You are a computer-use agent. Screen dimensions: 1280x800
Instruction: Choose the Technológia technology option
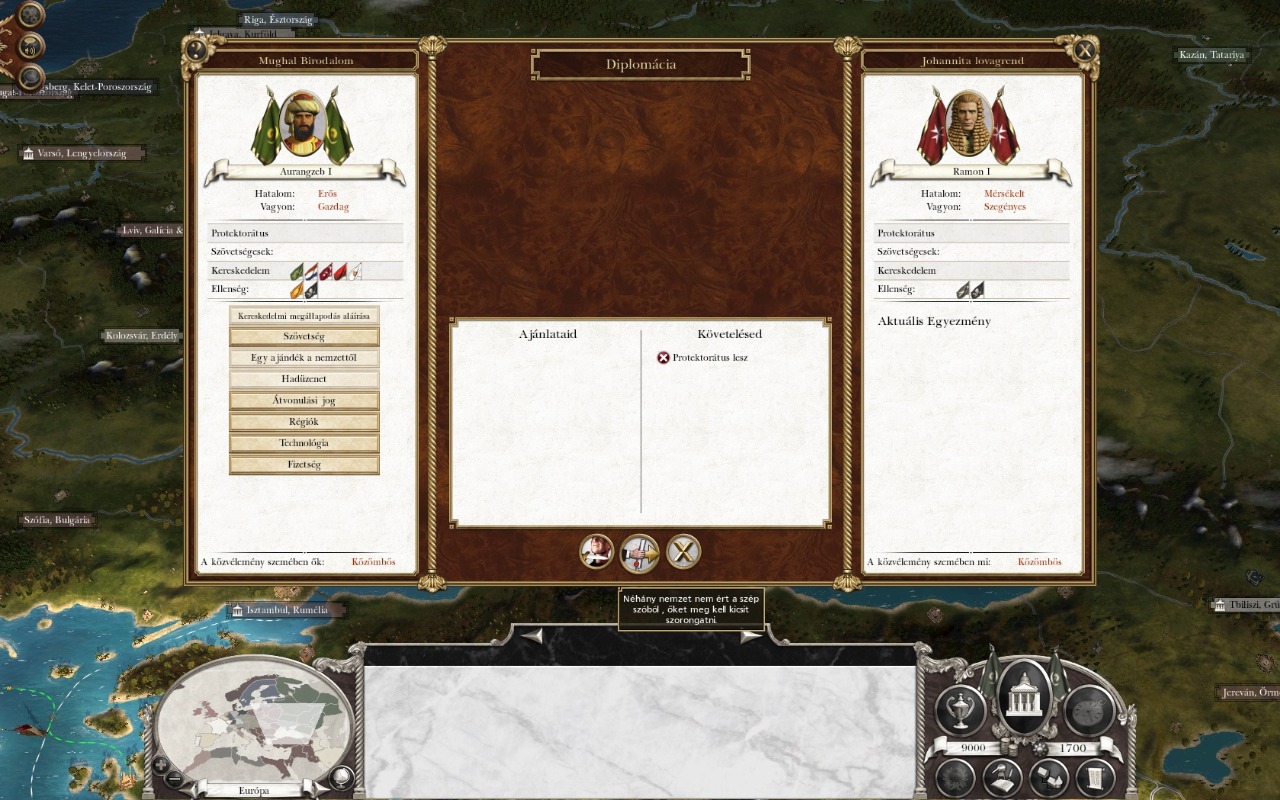click(304, 443)
